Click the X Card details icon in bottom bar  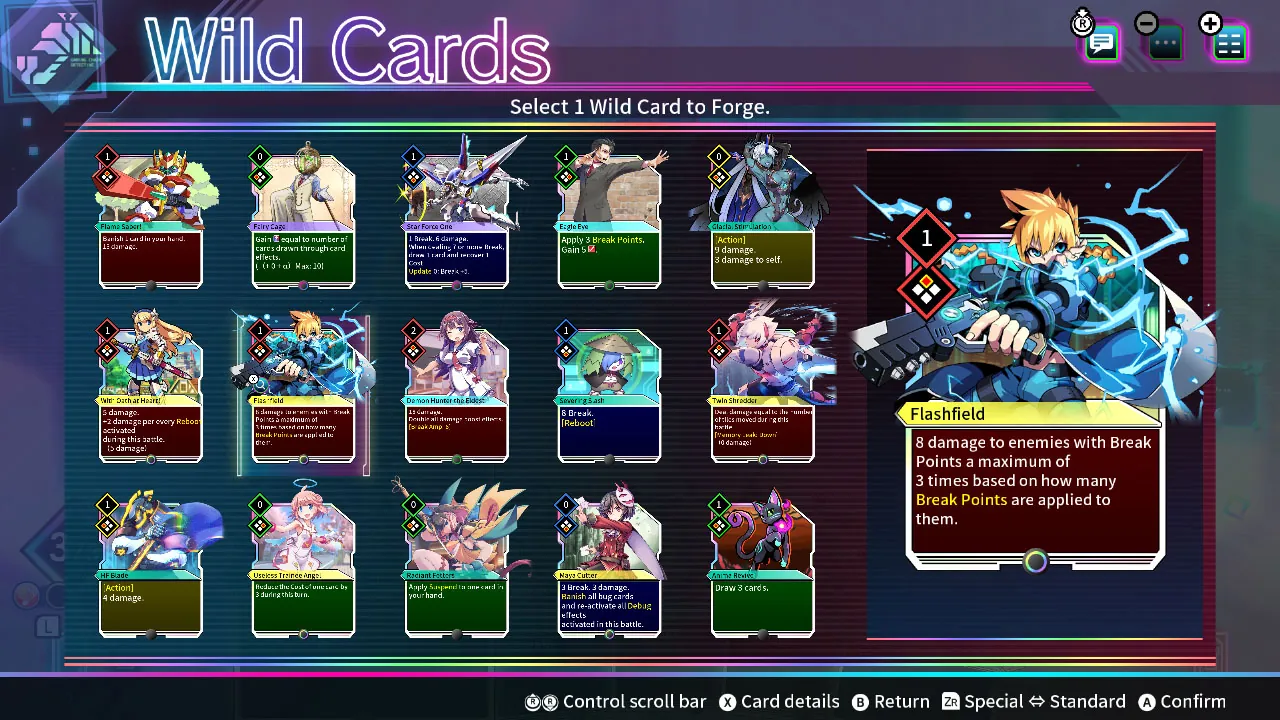(728, 701)
